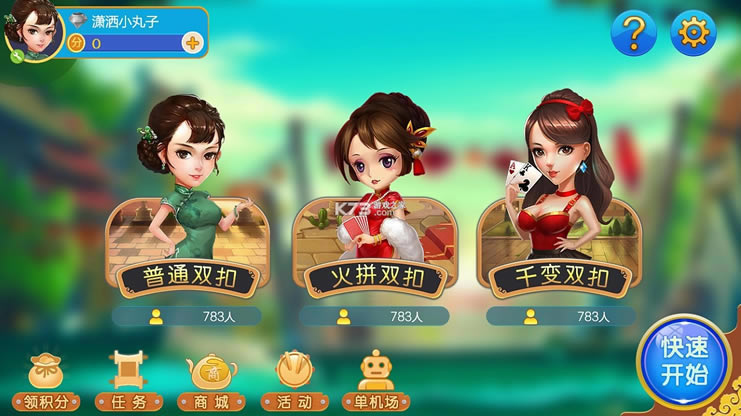
Task: Show the 活动 events panel
Action: point(294,381)
